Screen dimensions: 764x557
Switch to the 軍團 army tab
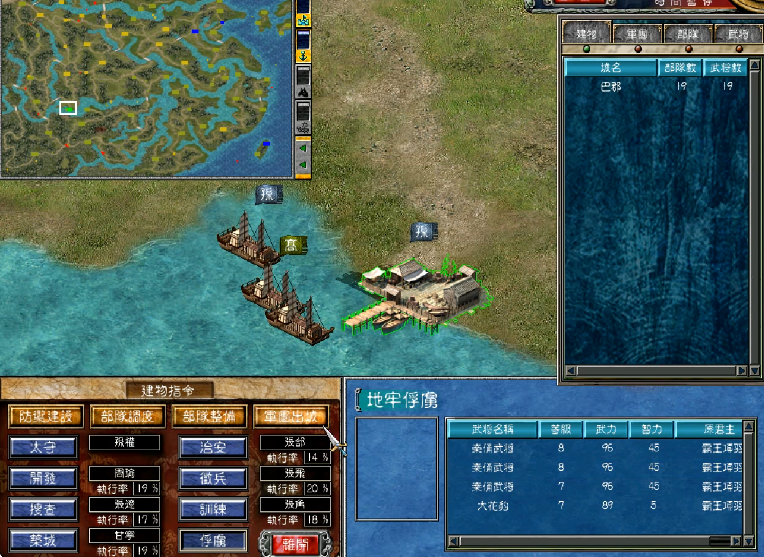pos(636,33)
